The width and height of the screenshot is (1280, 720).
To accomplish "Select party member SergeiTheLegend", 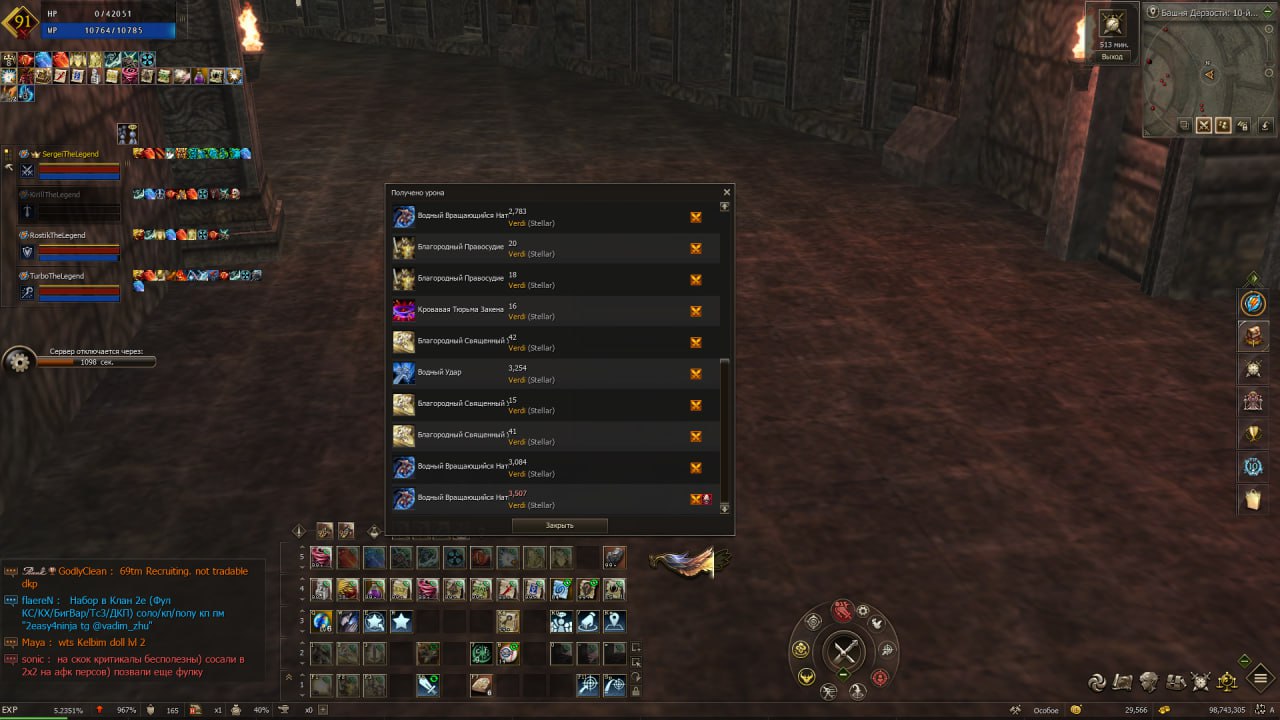I will (x=64, y=154).
